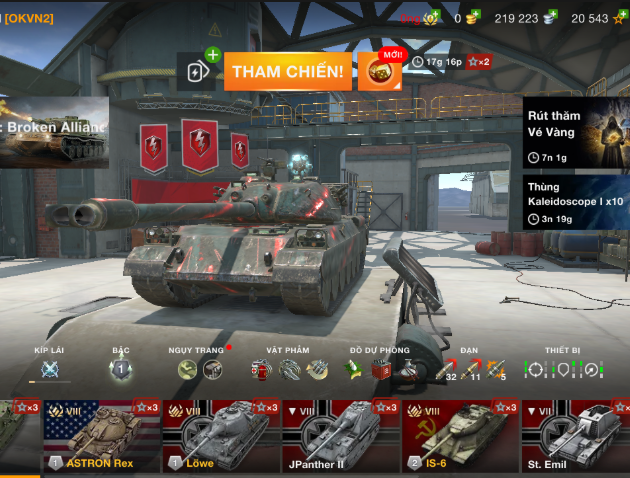This screenshot has width=630, height=478.
Task: Open the booster slot with green plus
Action: 199,72
